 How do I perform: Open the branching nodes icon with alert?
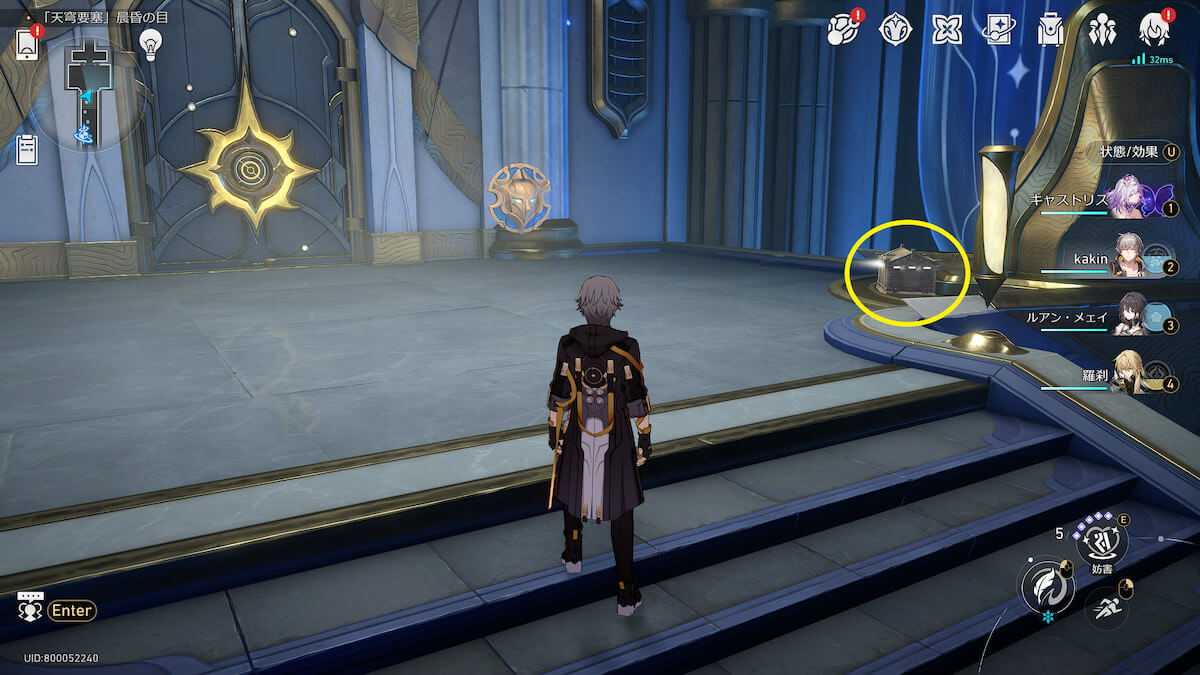click(x=843, y=30)
